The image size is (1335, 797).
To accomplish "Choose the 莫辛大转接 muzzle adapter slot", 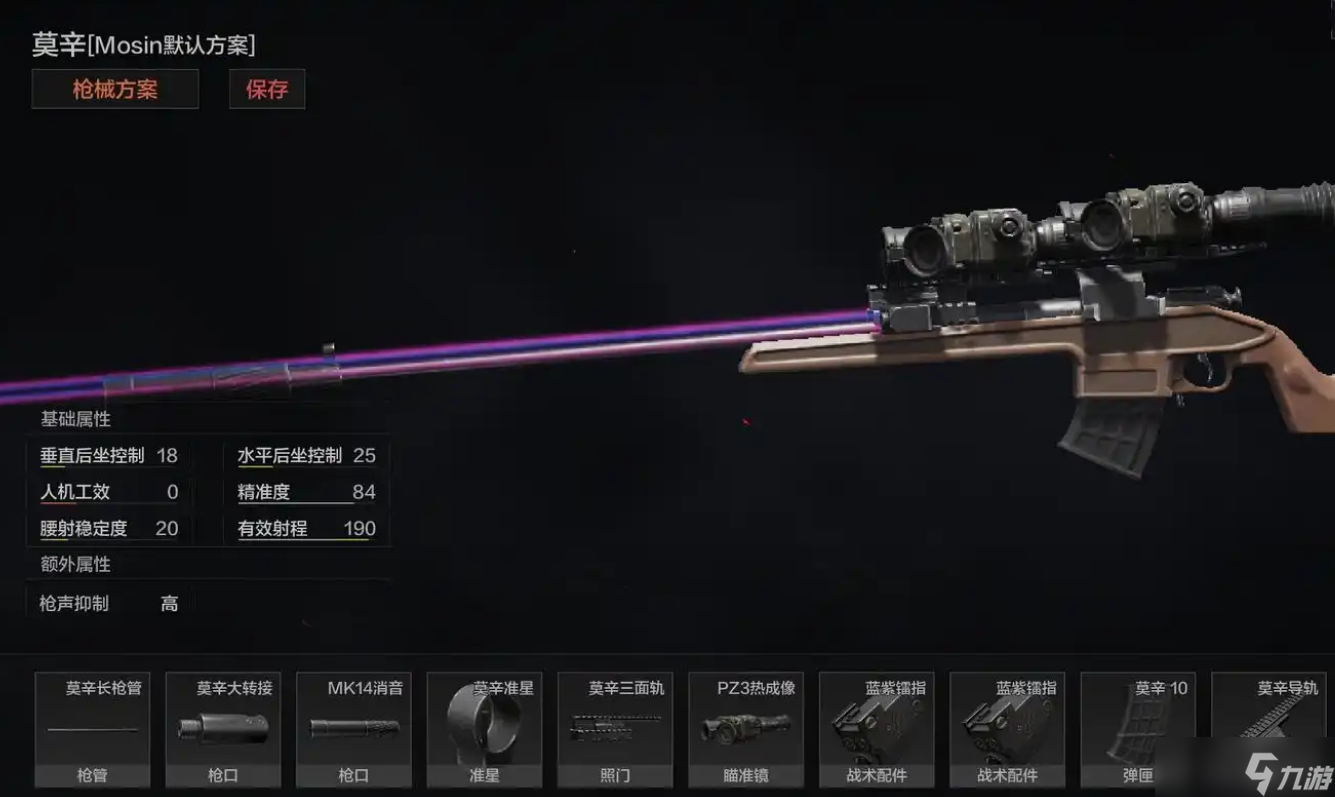I will [223, 729].
